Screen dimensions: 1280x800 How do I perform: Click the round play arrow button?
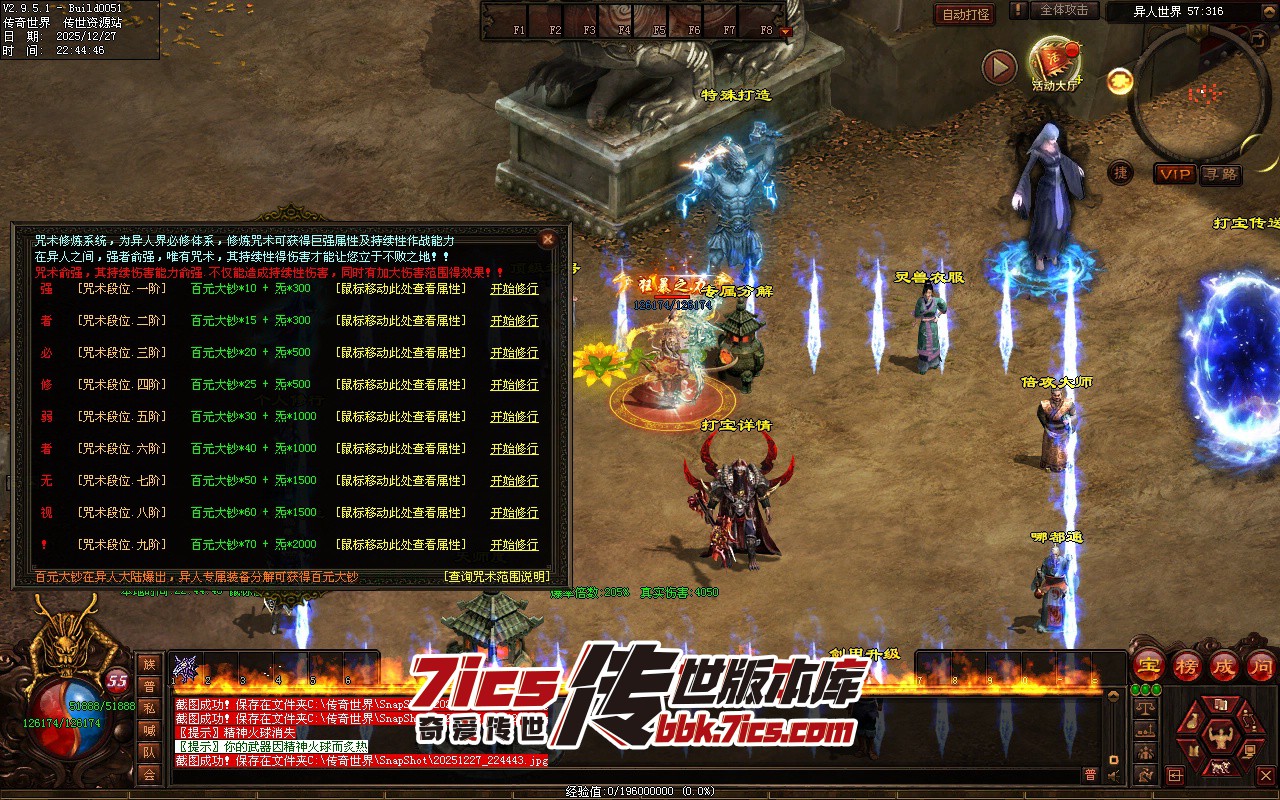(x=999, y=67)
